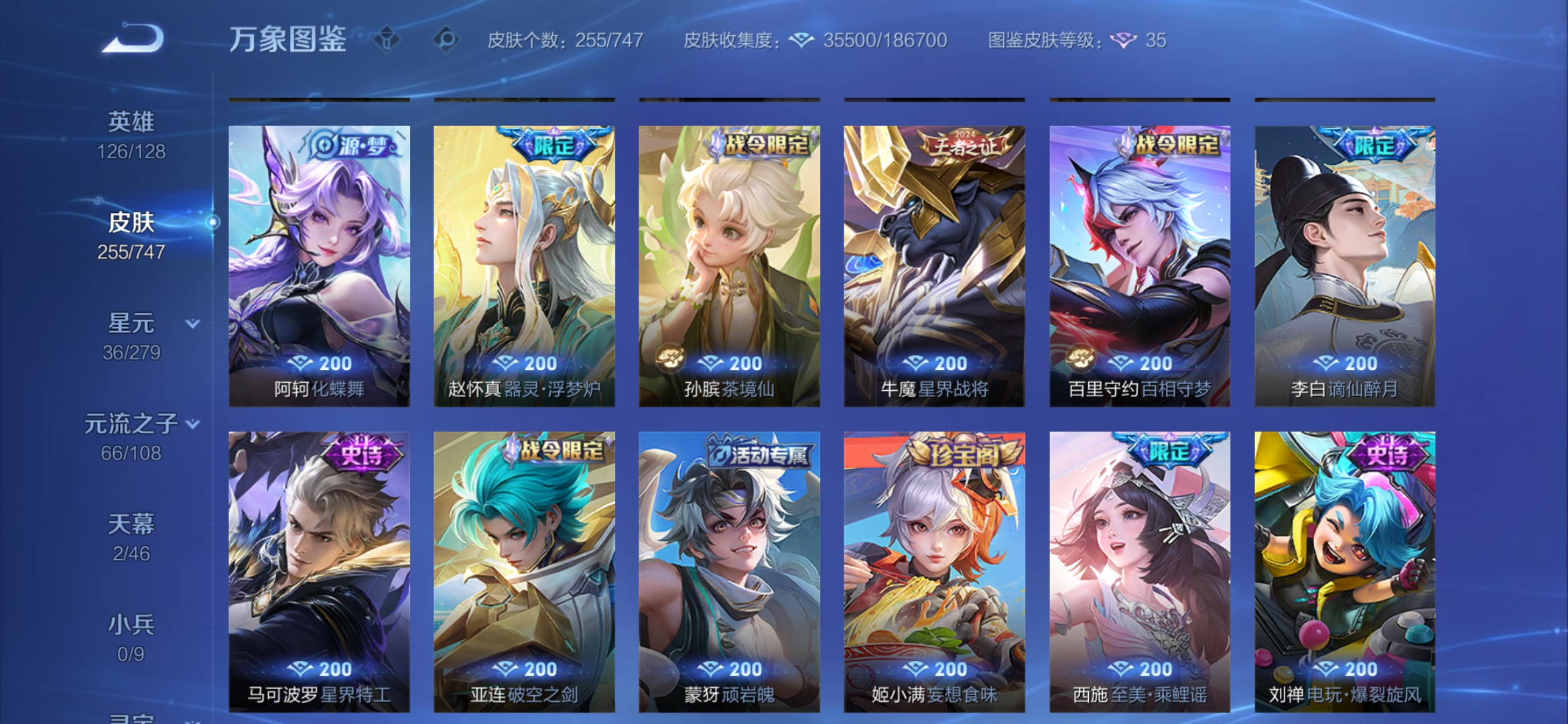Click the filter icon beside 万象图鉴 title
The image size is (1568, 724).
[x=385, y=40]
